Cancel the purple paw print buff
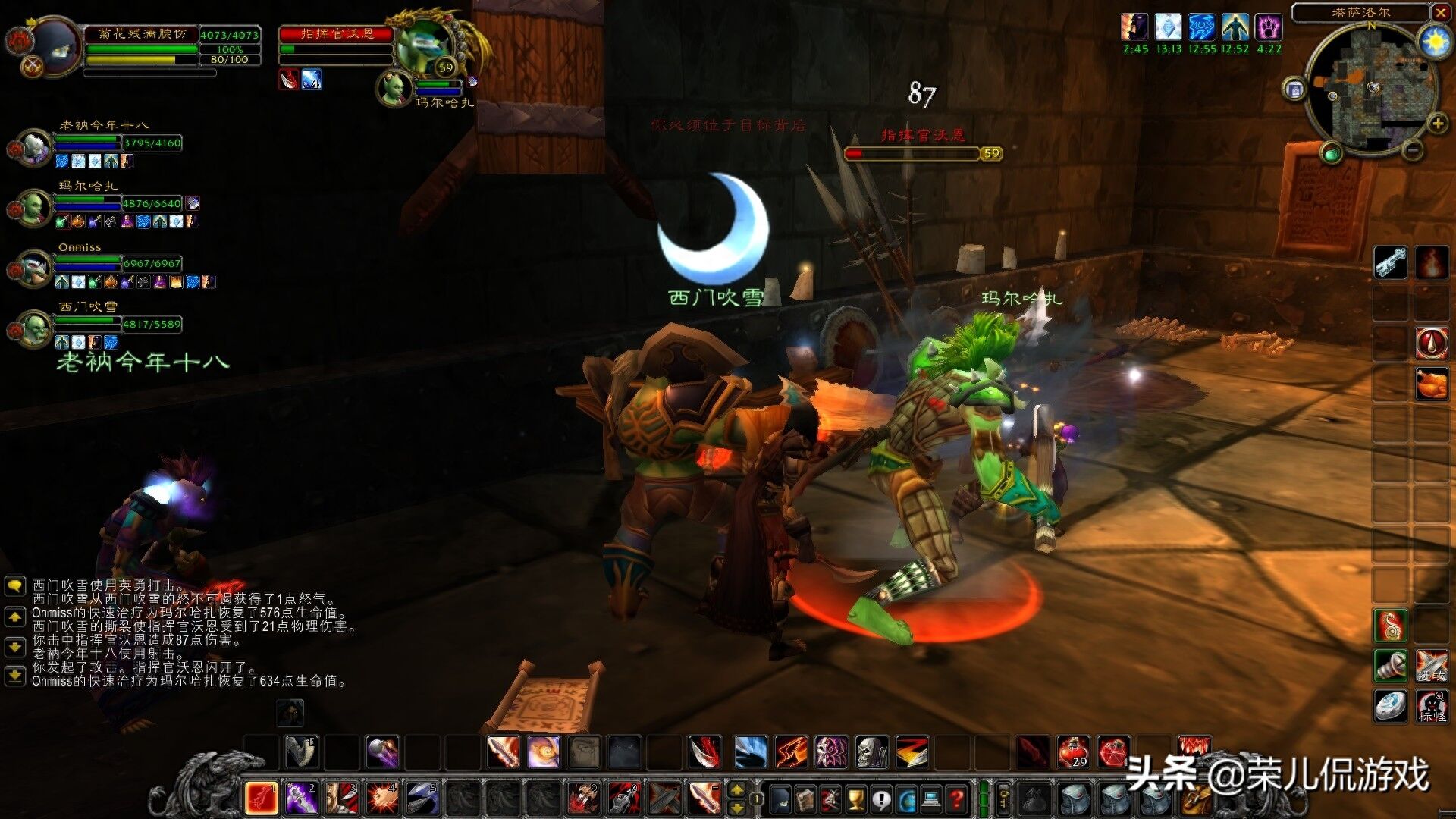 [x=1269, y=29]
